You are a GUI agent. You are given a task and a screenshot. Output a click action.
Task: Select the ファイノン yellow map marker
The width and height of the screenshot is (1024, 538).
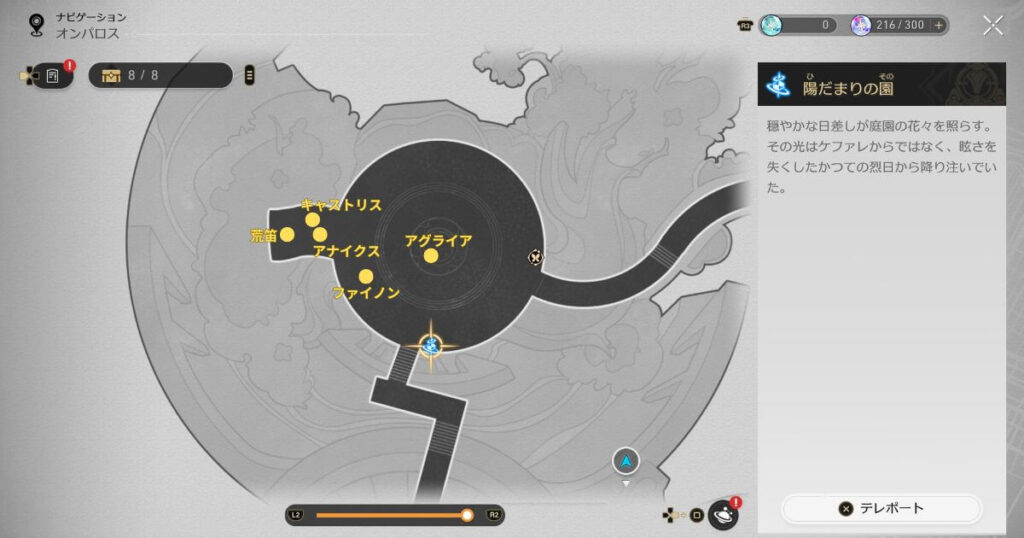click(366, 277)
